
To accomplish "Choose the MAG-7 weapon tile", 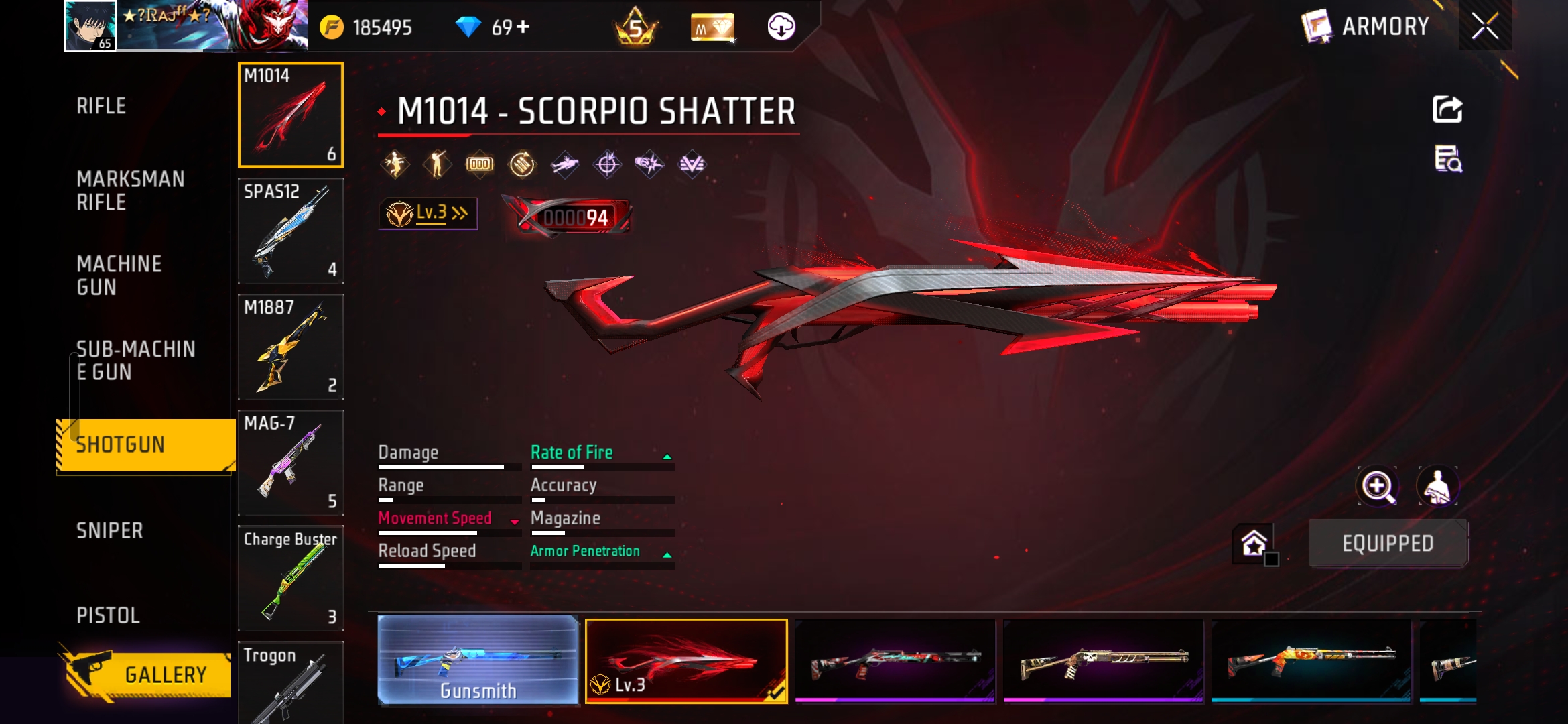I will pyautogui.click(x=291, y=463).
